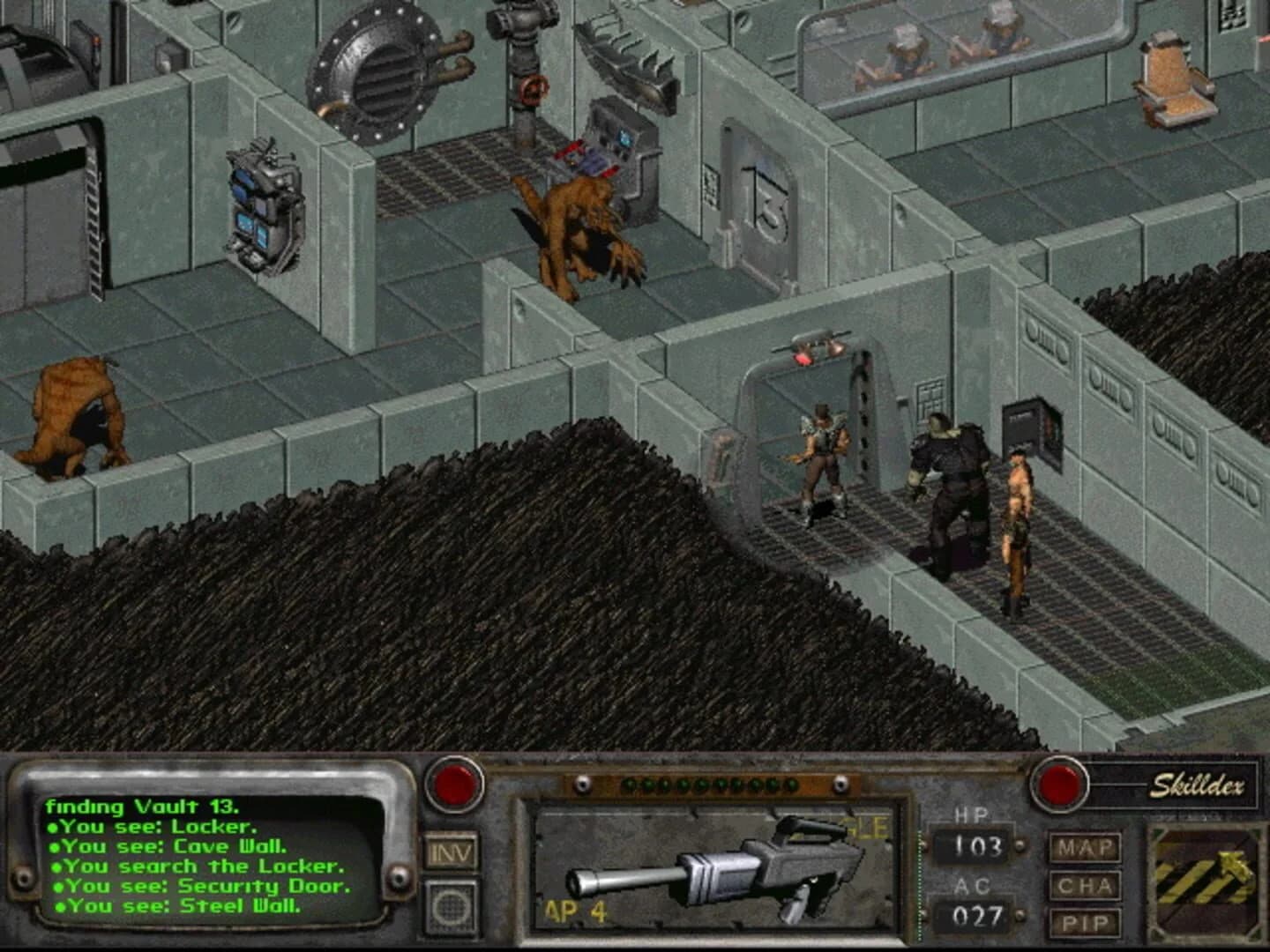1270x952 pixels.
Task: Open the Pip-Boy using the PIP button
Action: pos(1087,922)
